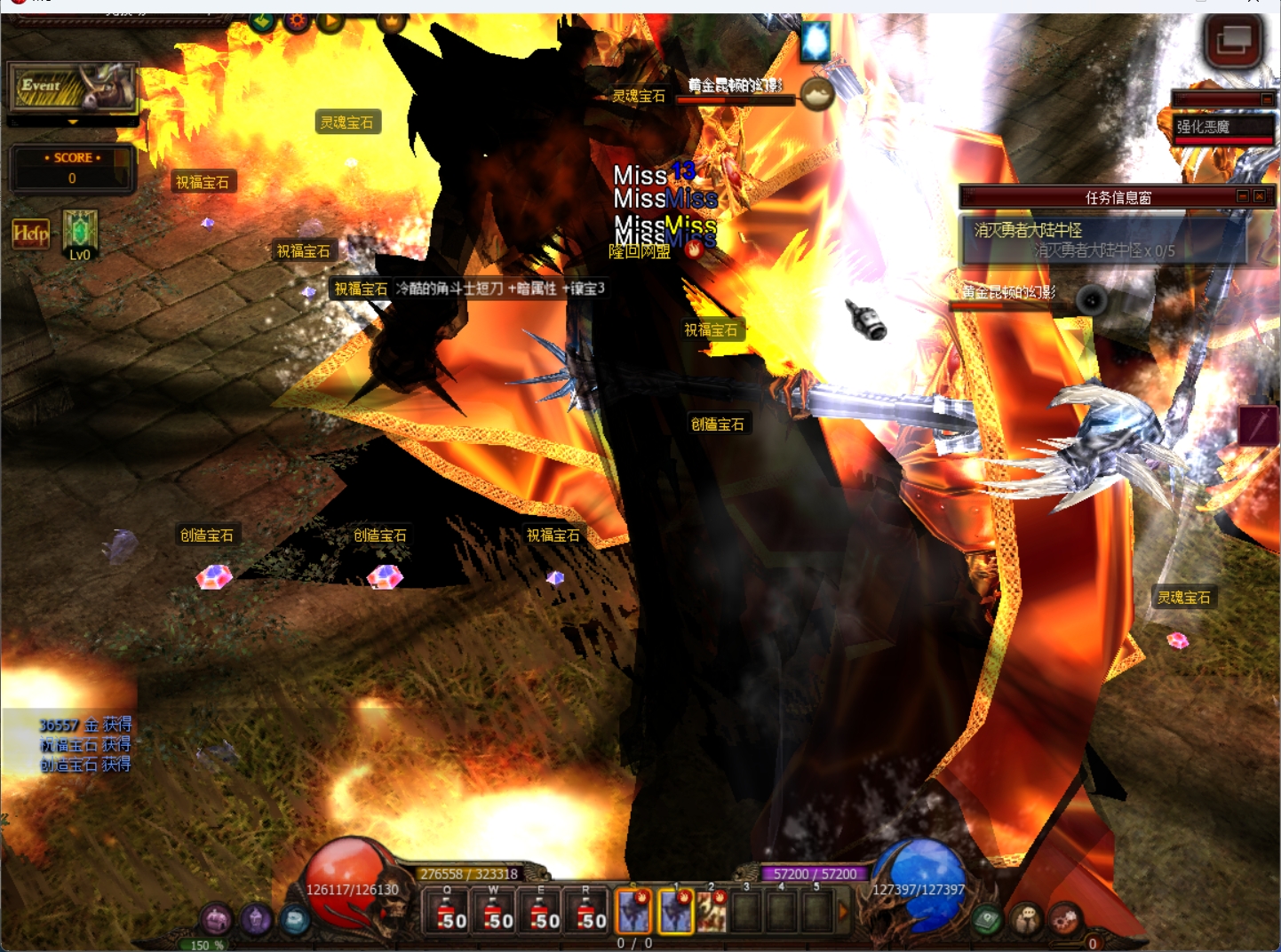
Task: Click the orange gear icon in top bar
Action: [x=297, y=20]
